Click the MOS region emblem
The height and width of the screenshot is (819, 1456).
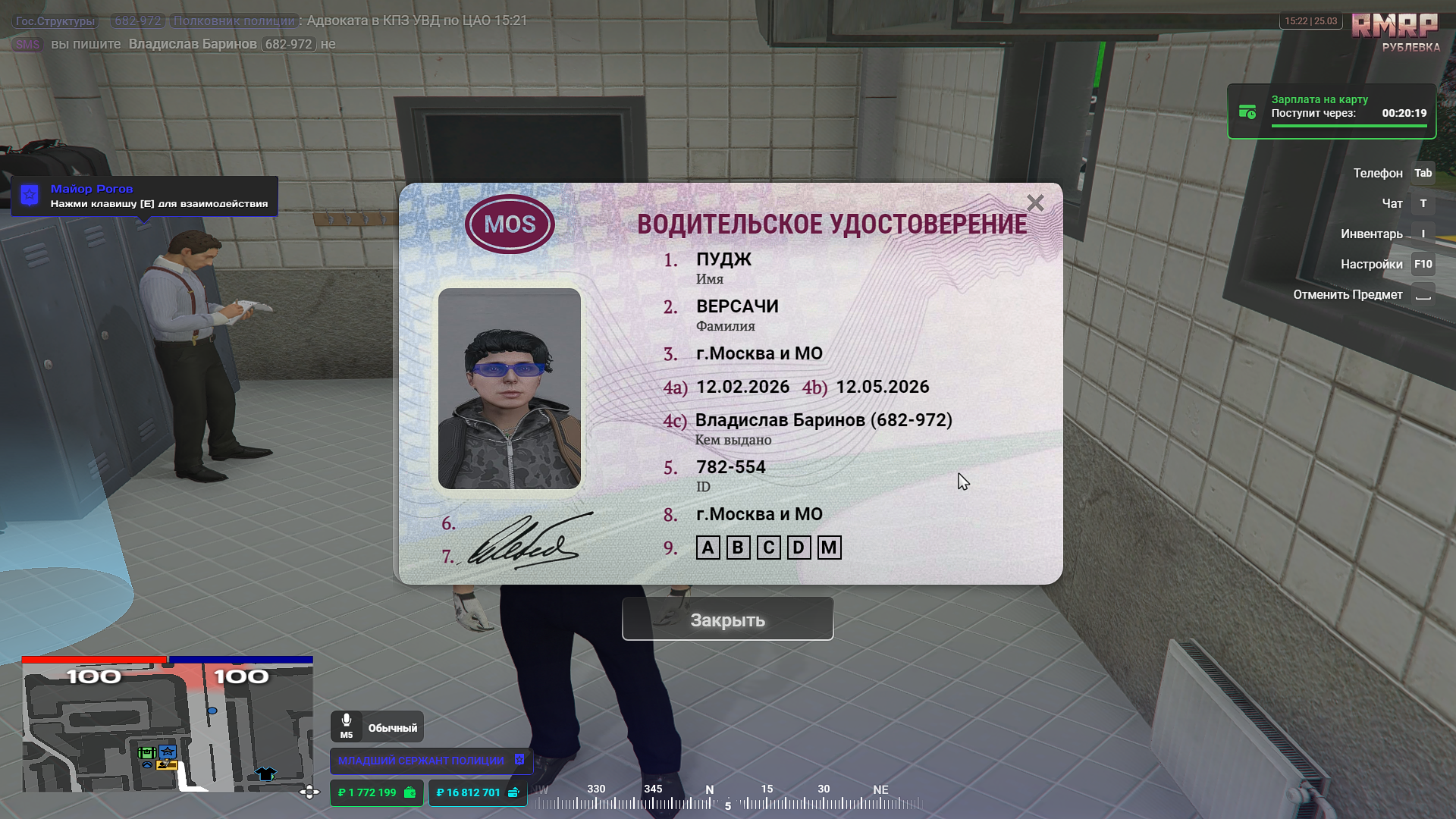point(510,224)
